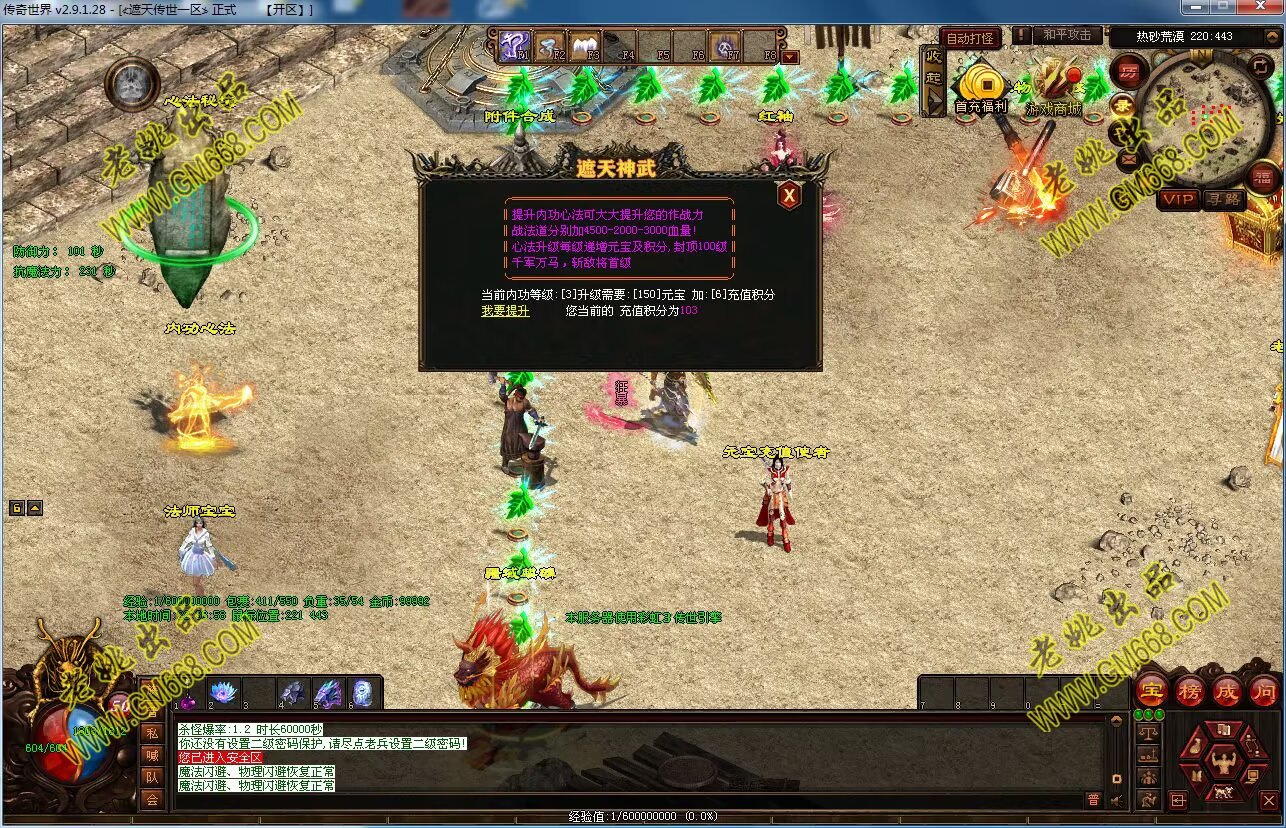Open the VIP panel
Viewport: 1286px width, 828px height.
click(x=1177, y=199)
